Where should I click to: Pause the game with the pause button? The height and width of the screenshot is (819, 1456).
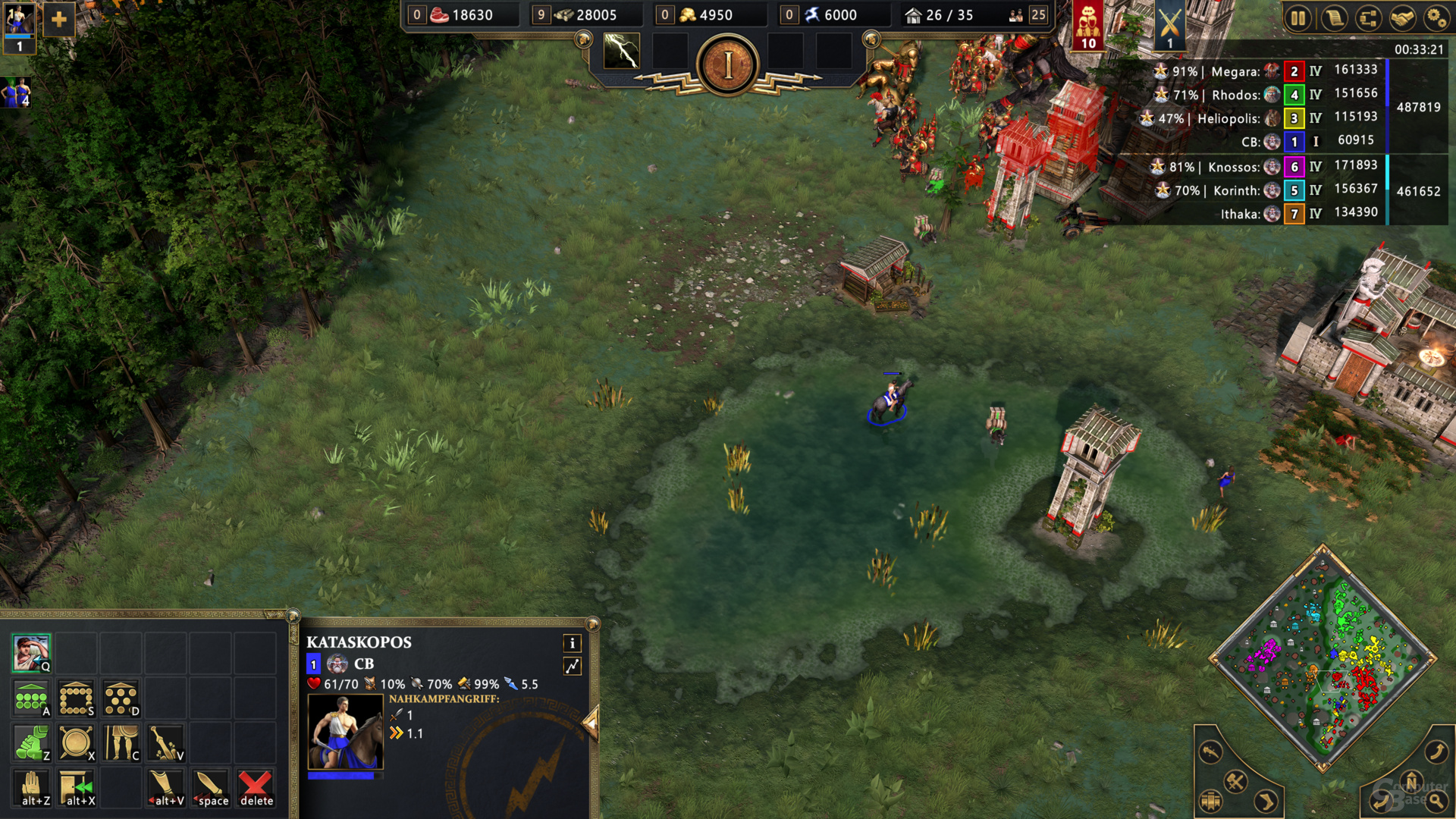tap(1298, 18)
